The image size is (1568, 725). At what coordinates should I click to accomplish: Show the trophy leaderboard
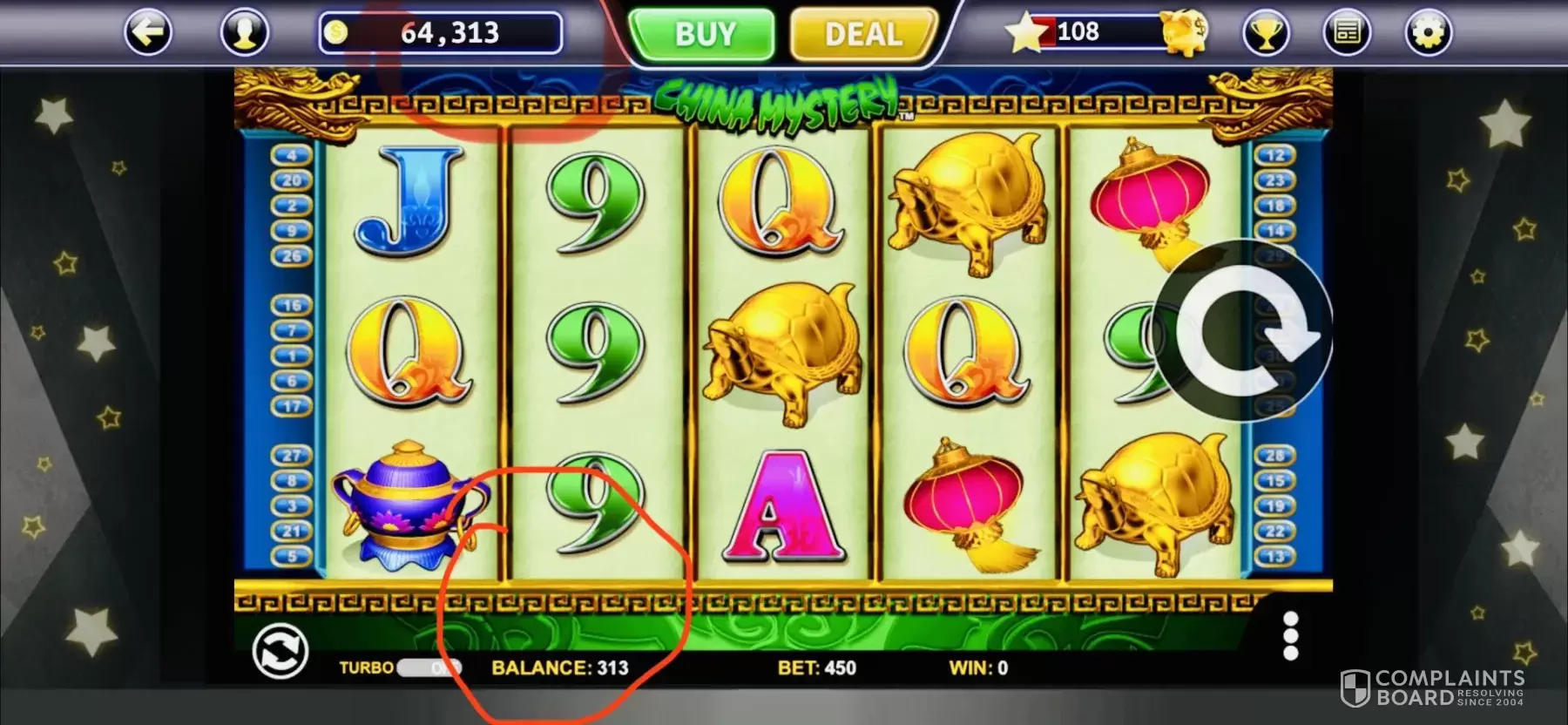pyautogui.click(x=1266, y=33)
